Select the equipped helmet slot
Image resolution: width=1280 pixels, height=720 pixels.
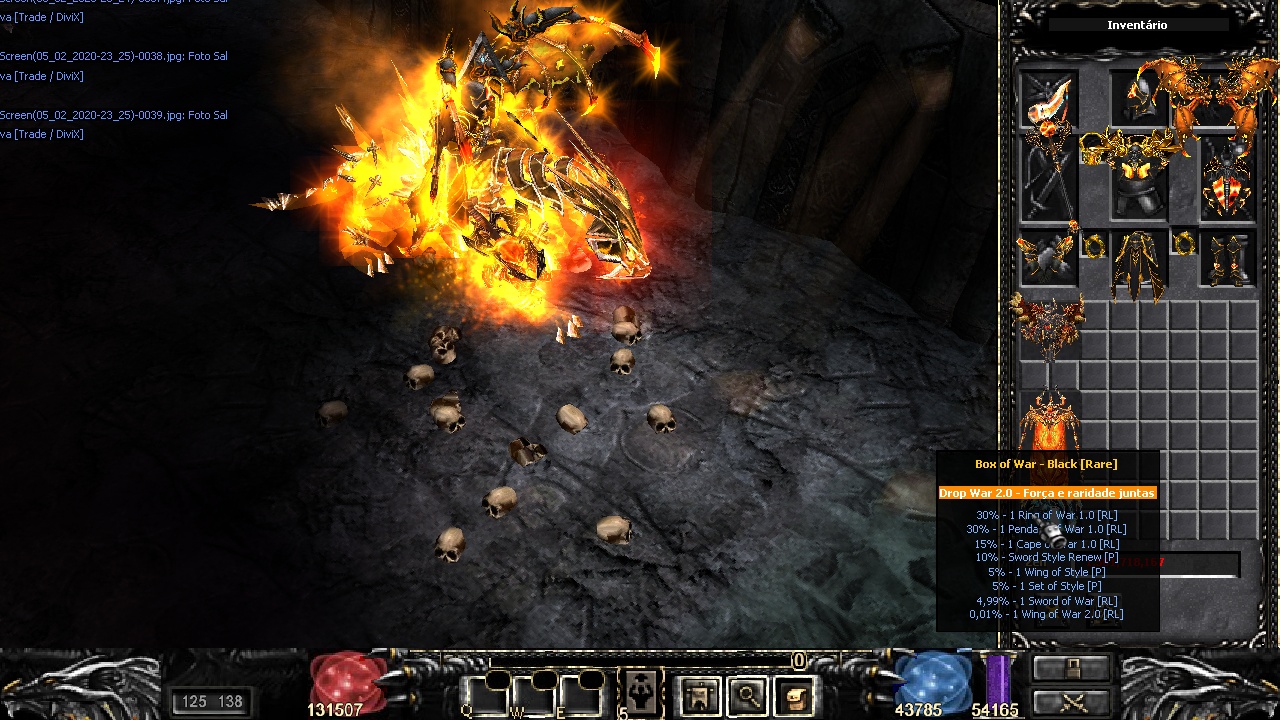pos(1139,99)
